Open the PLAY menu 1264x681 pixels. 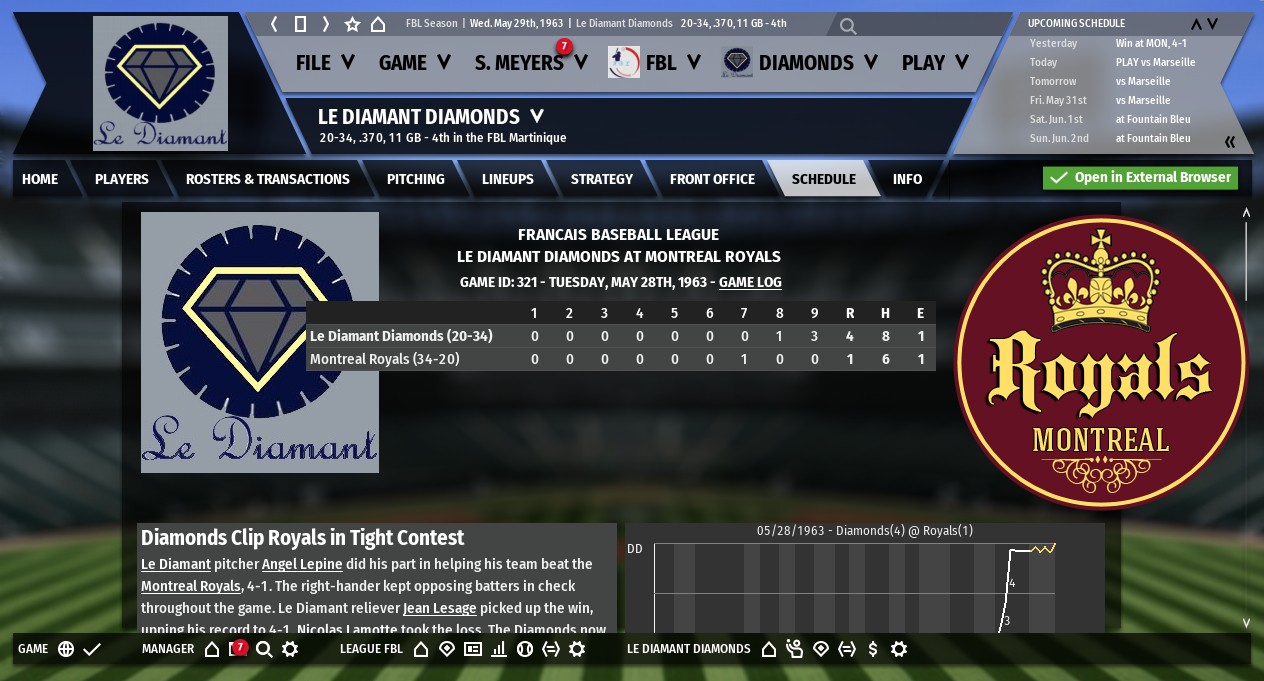pyautogui.click(x=935, y=63)
